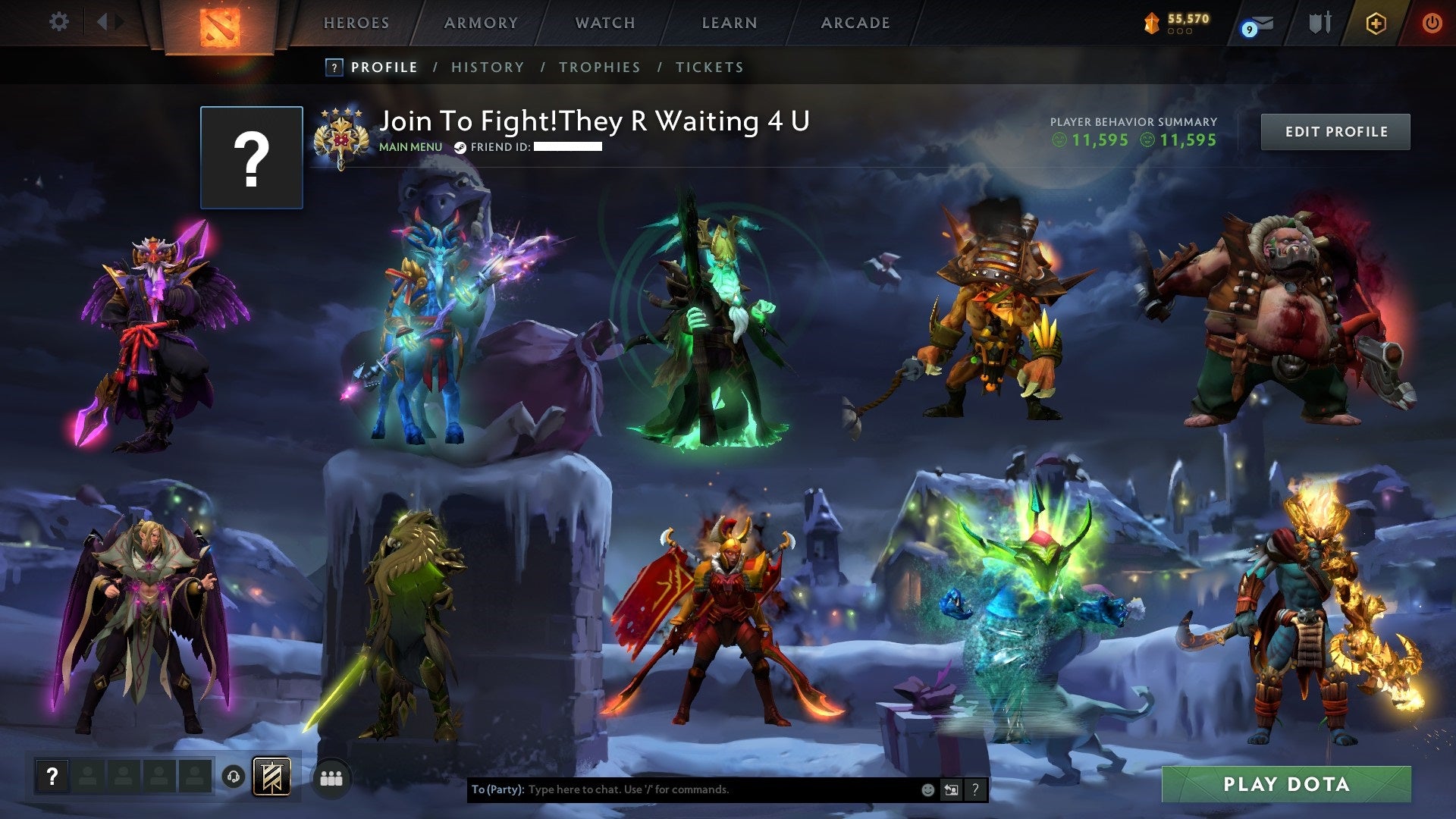The image size is (1456, 819).
Task: Click EDIT PROFILE
Action: [x=1336, y=130]
